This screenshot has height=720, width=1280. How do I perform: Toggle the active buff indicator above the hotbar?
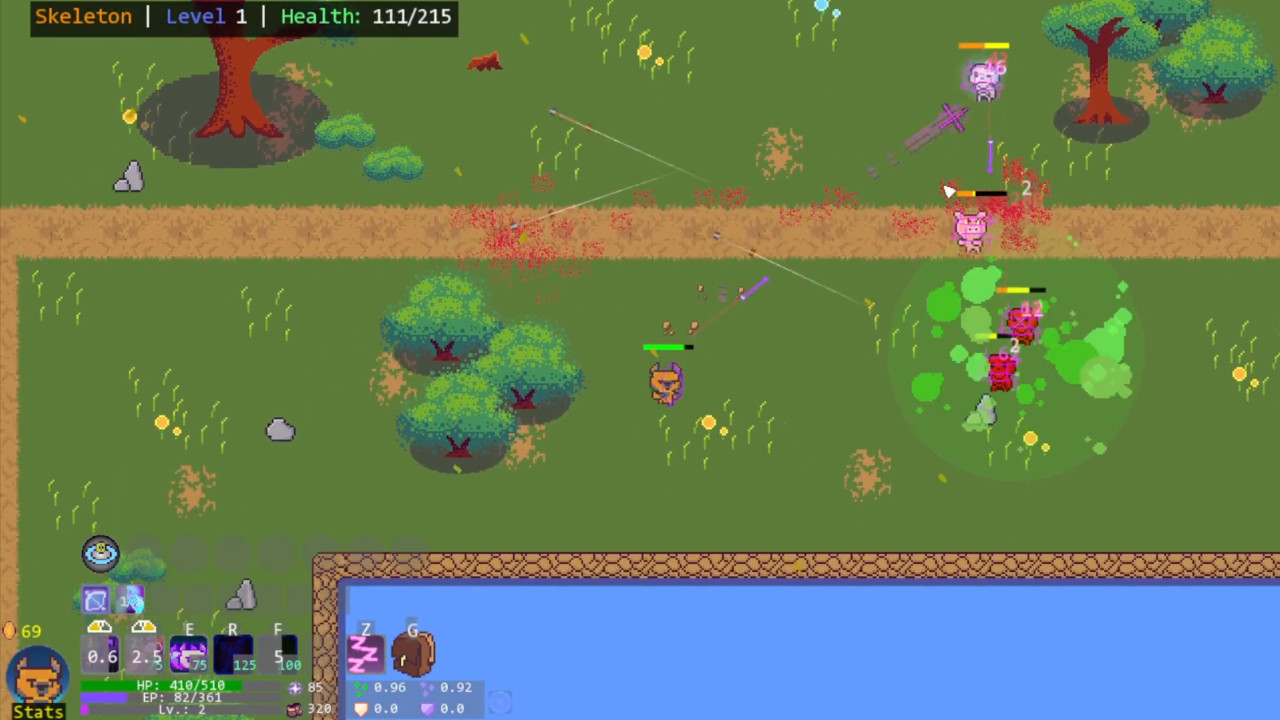[99, 553]
